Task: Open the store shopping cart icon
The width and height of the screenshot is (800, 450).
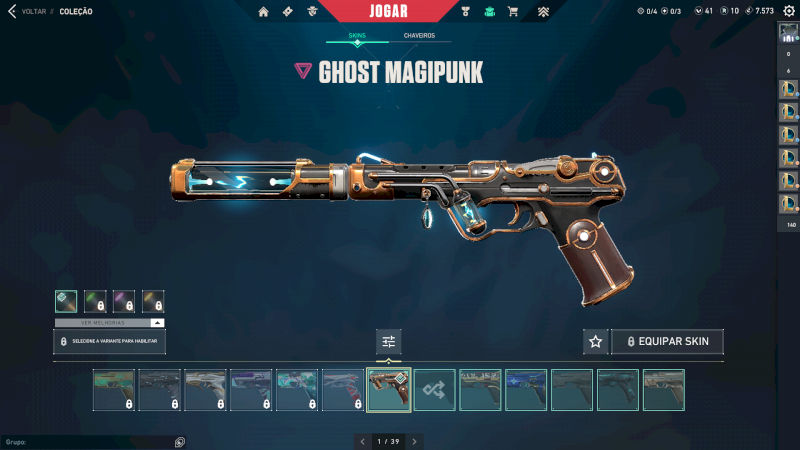Action: (513, 12)
